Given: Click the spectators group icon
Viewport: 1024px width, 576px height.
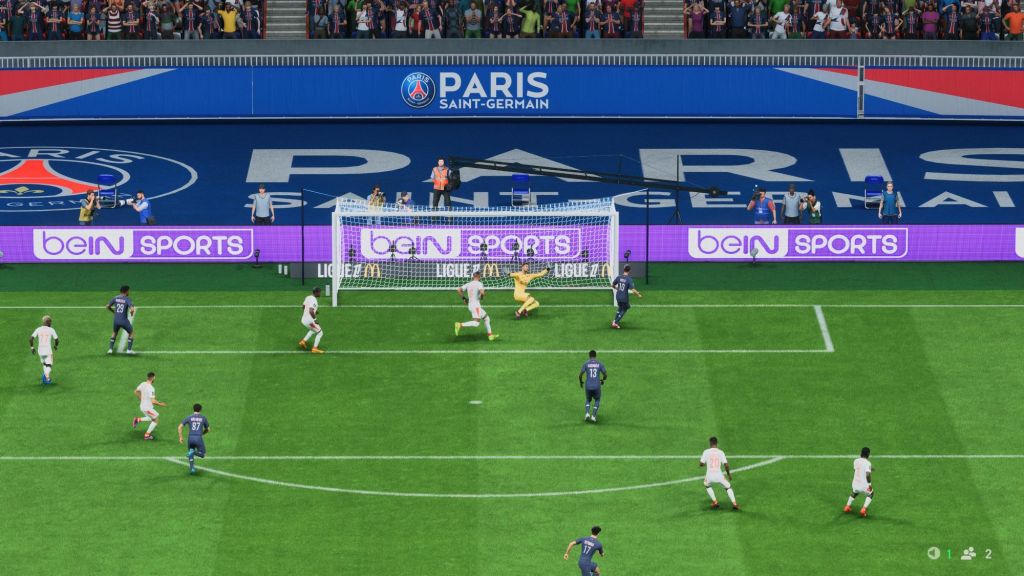Looking at the screenshot, I should (968, 553).
